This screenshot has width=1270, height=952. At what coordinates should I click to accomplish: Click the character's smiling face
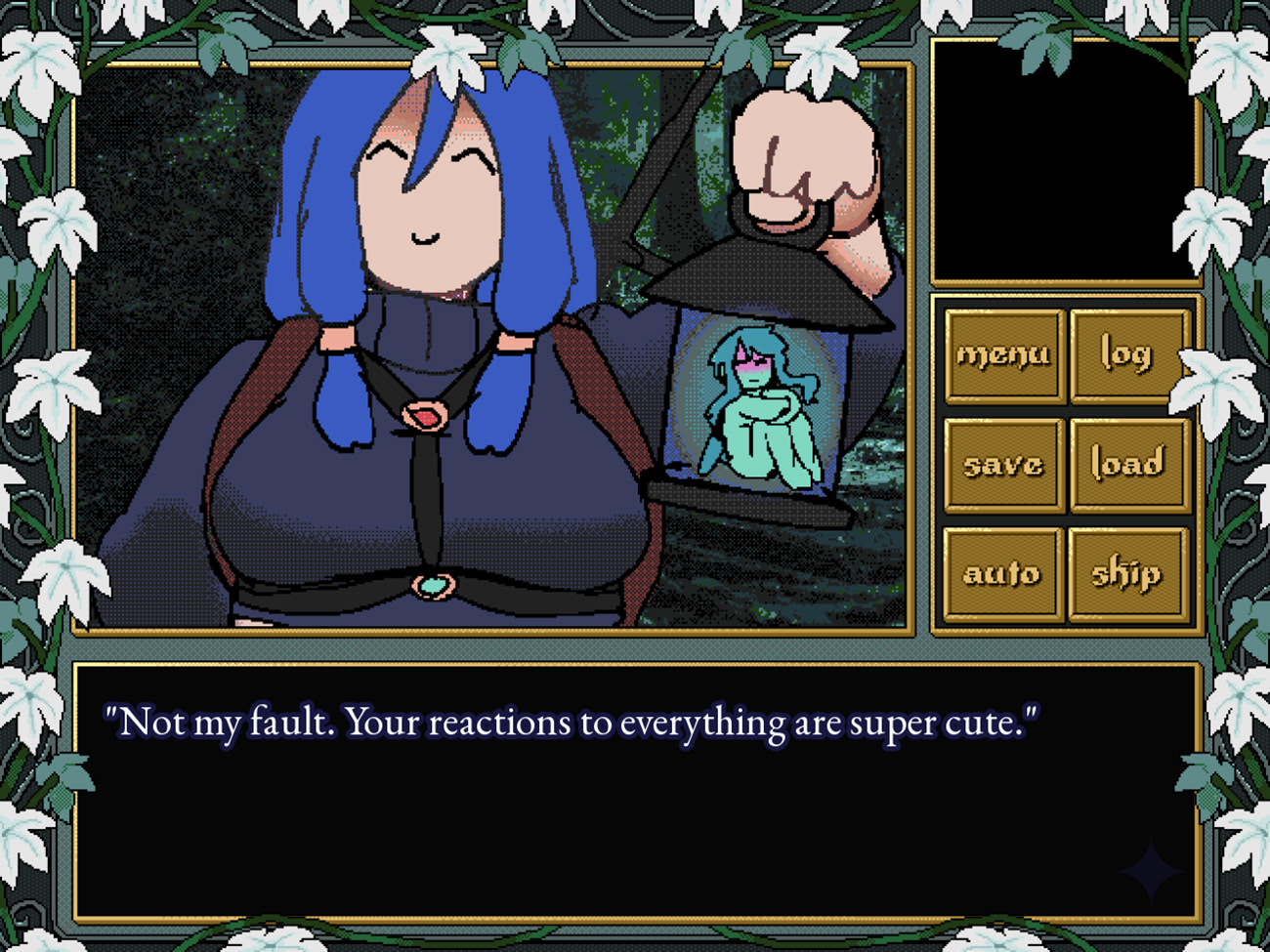point(430,195)
